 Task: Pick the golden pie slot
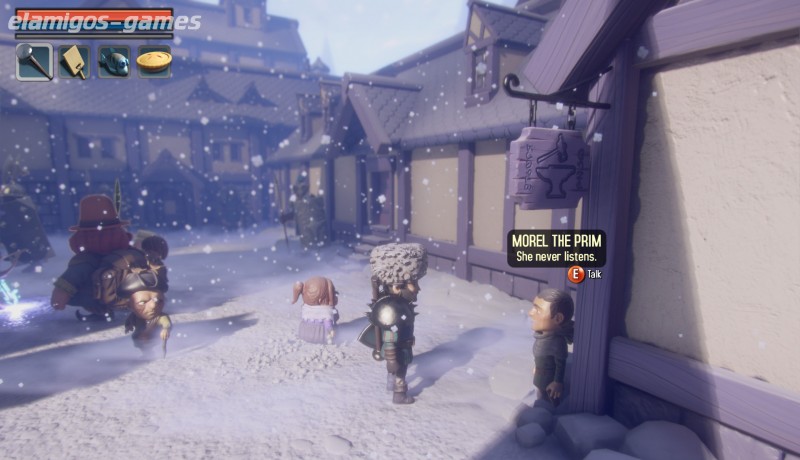tap(154, 61)
